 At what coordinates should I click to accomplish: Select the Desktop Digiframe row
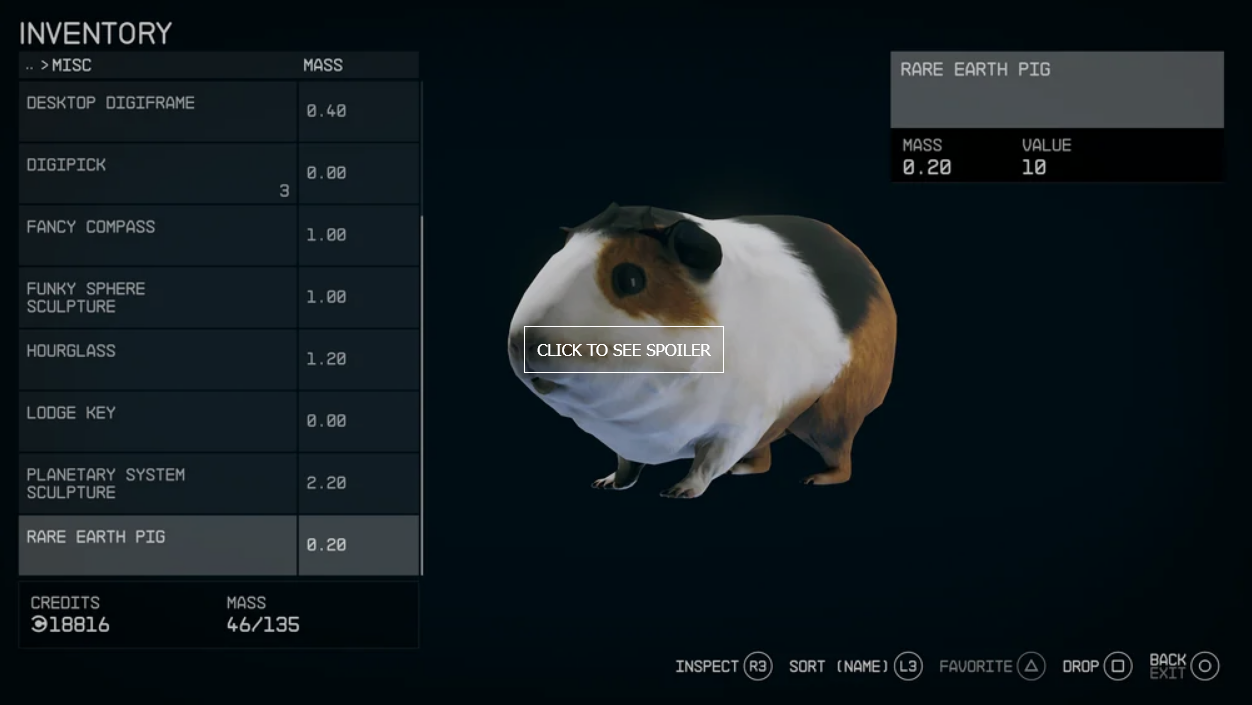pos(158,110)
